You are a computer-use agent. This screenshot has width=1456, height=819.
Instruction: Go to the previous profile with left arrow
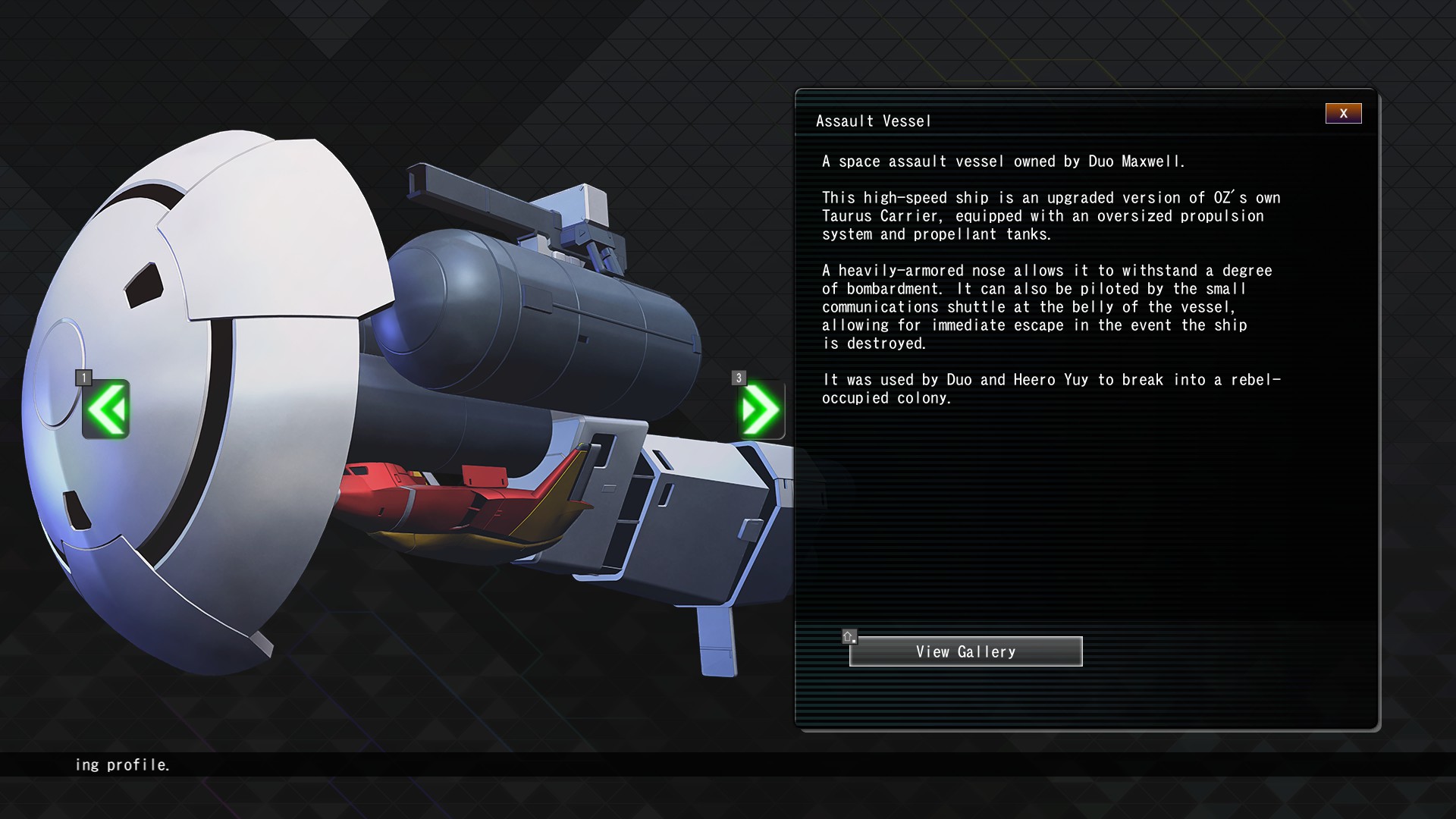[106, 409]
